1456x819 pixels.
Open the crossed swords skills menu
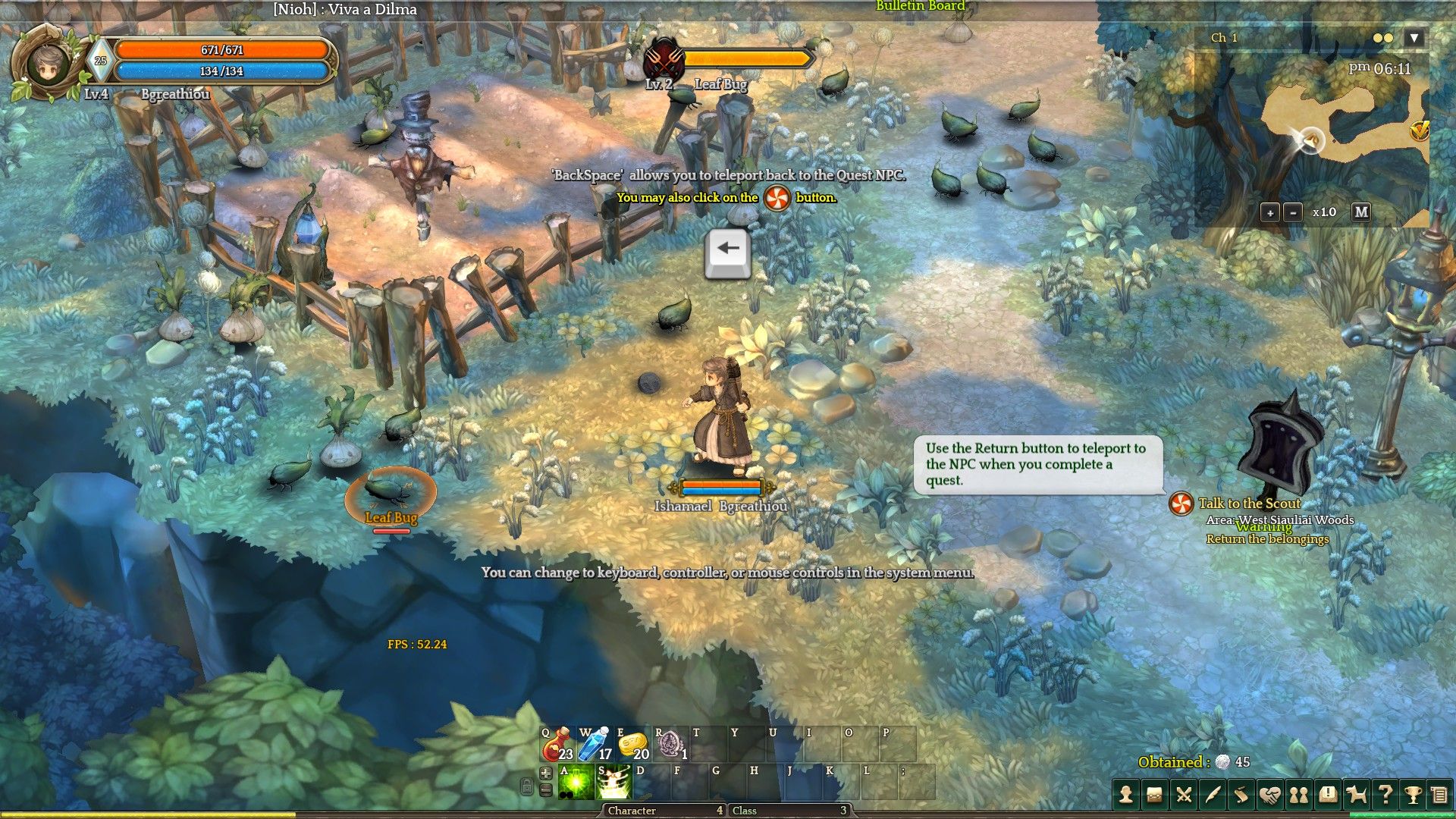1183,794
